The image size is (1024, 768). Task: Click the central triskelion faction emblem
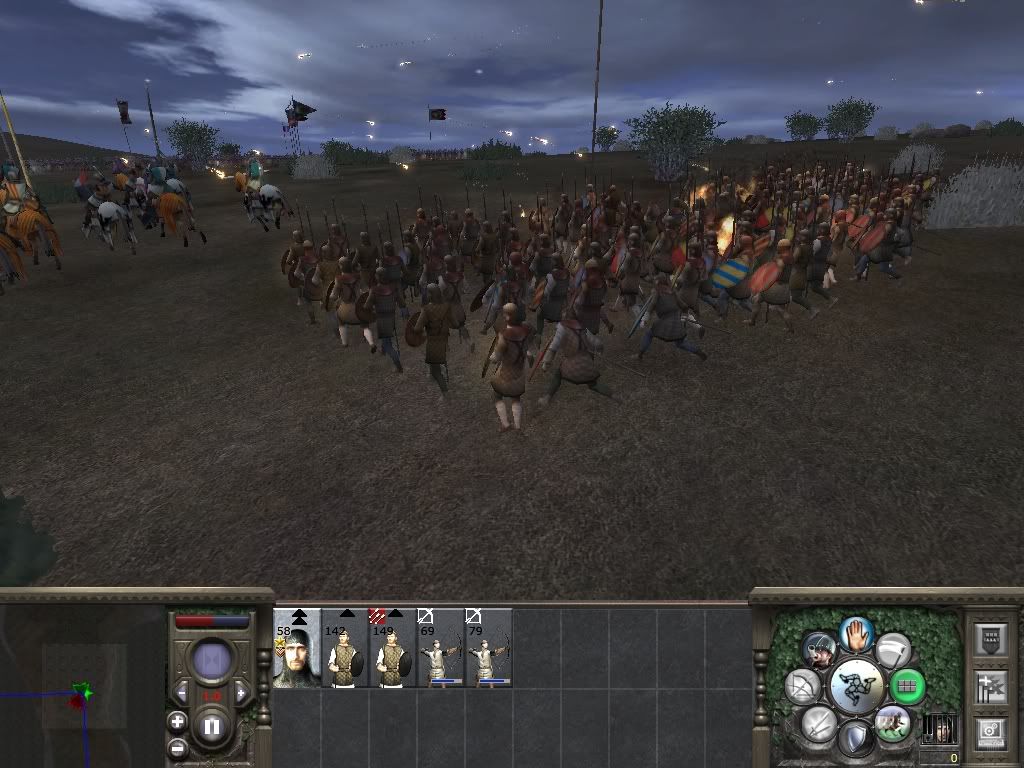click(x=855, y=686)
